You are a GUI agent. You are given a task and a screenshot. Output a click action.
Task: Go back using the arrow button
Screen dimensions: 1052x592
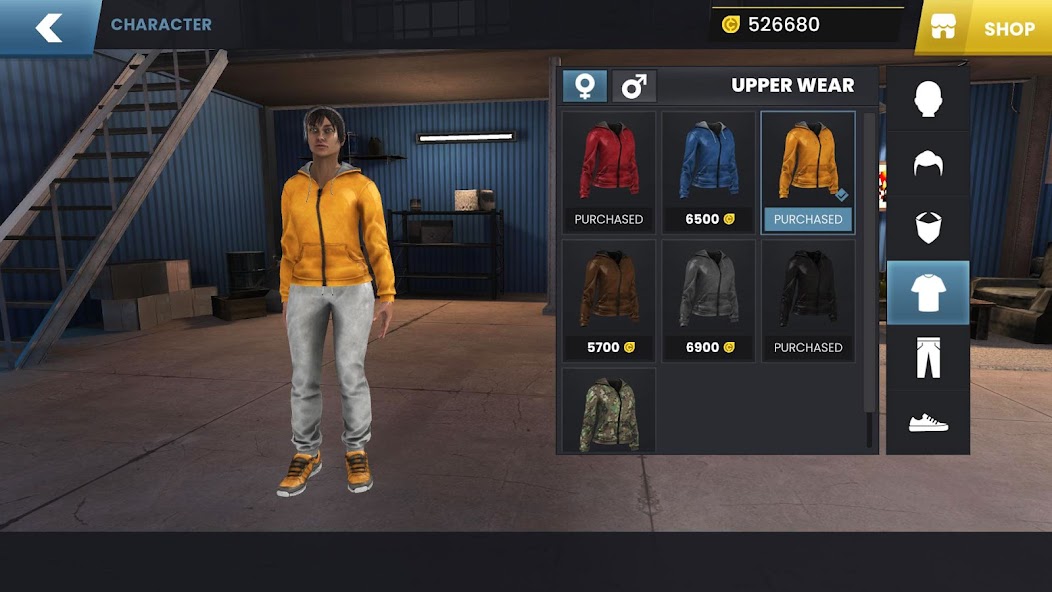(48, 27)
